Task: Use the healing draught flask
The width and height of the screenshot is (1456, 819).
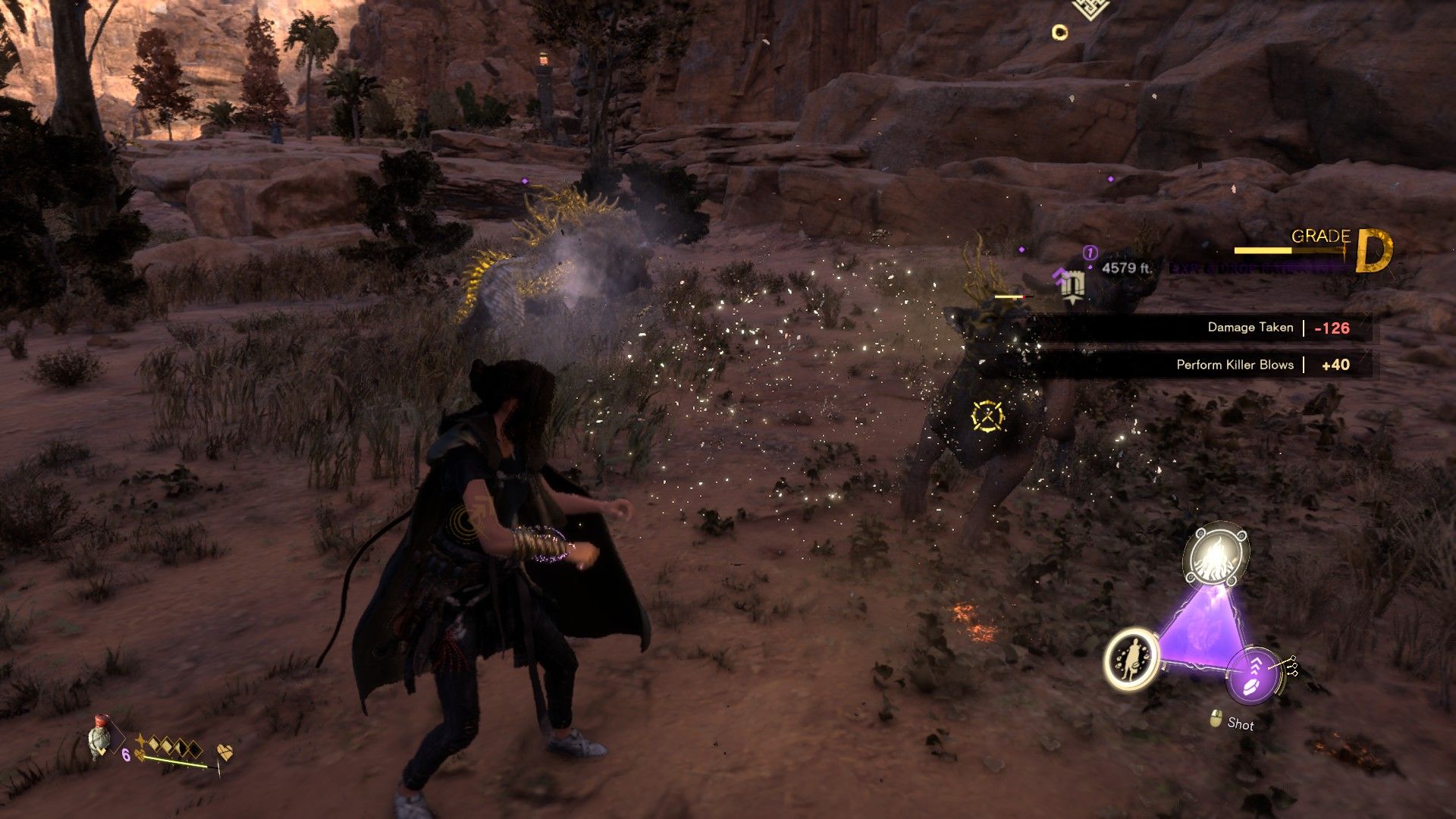Action: click(100, 739)
